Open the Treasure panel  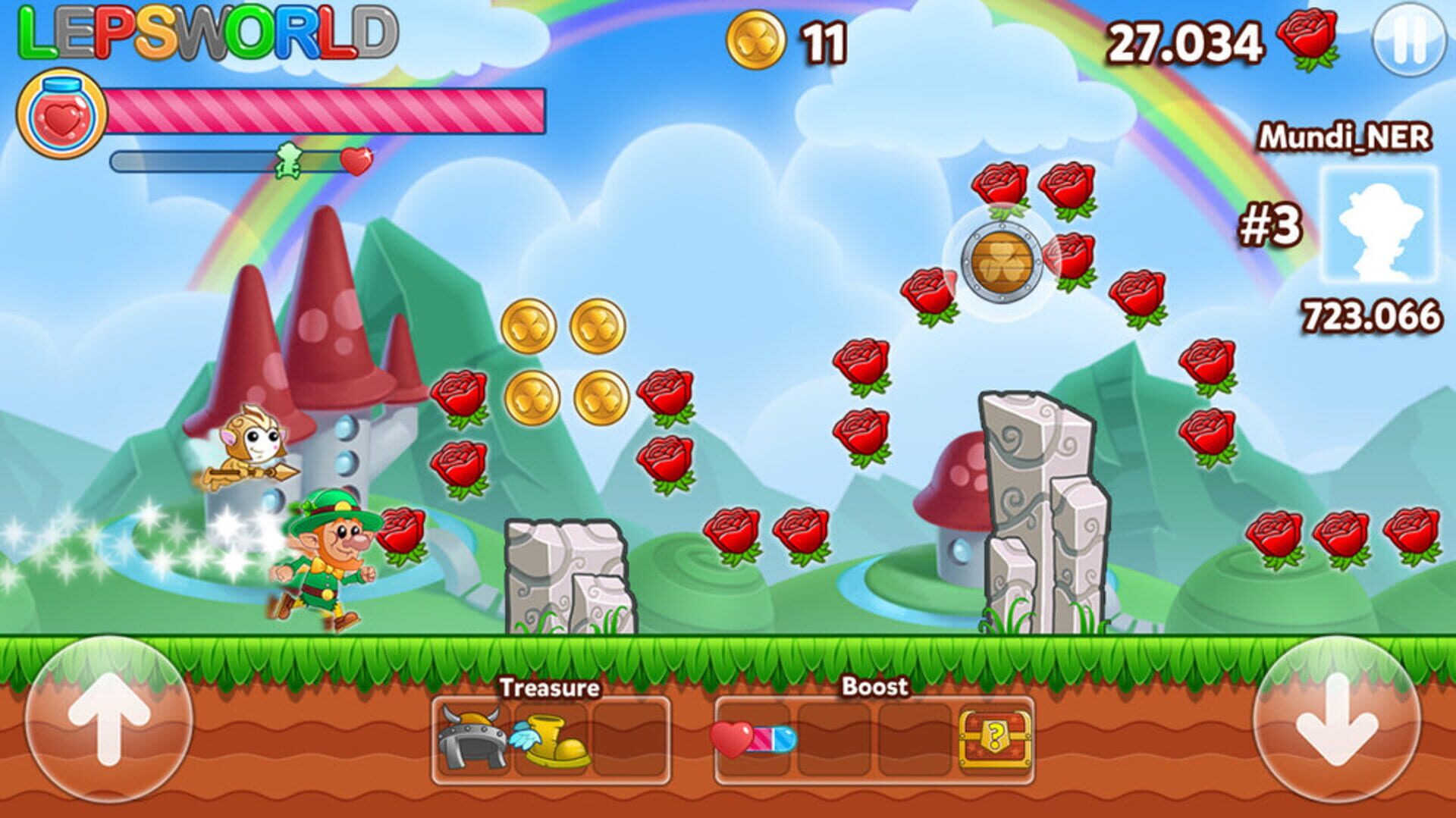[550, 688]
